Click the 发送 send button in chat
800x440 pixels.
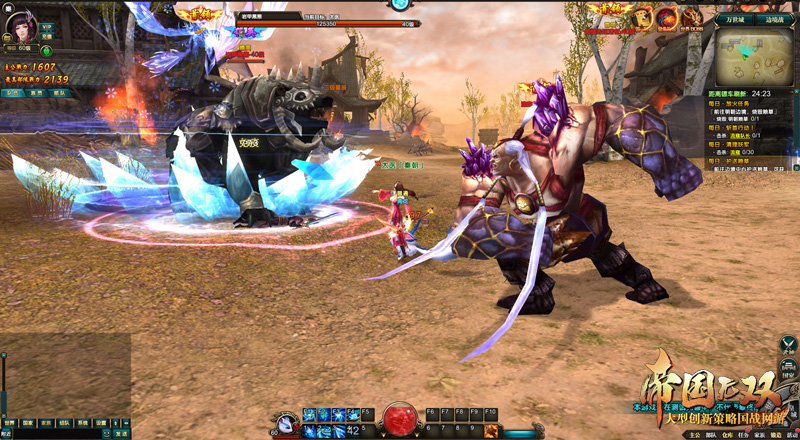121,434
